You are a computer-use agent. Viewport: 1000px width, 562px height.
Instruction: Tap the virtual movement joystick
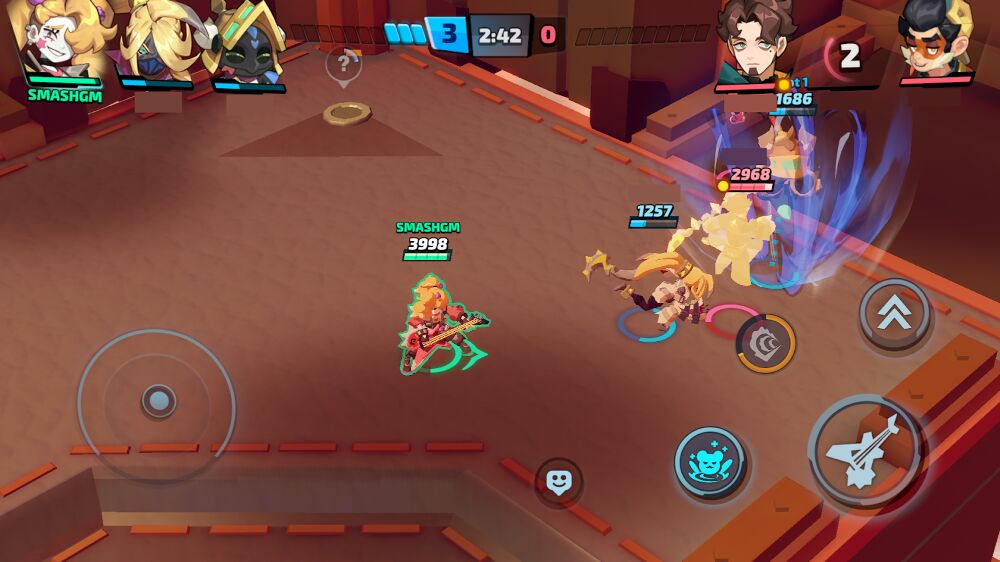pyautogui.click(x=157, y=402)
